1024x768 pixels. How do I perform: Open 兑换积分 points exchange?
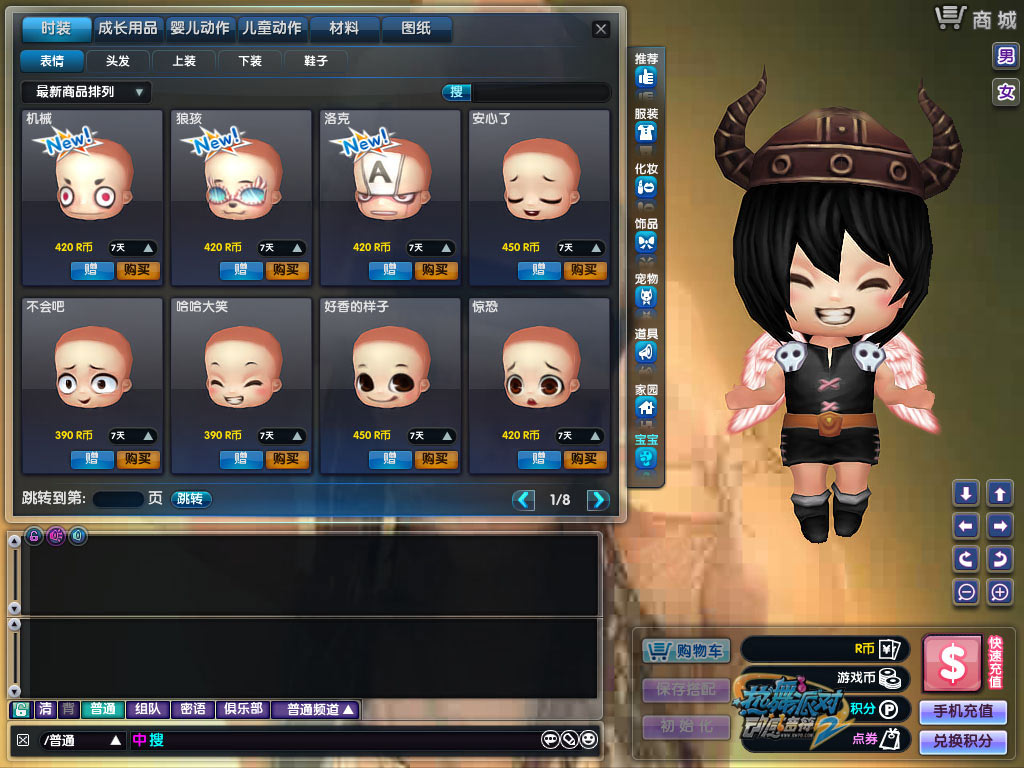coord(962,741)
